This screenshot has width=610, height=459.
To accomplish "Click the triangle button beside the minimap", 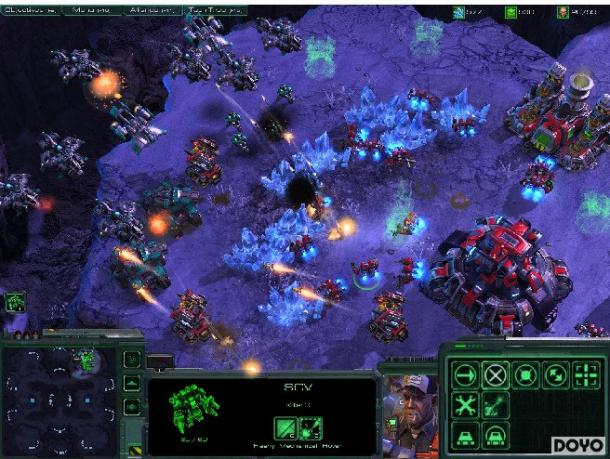I will pyautogui.click(x=132, y=383).
